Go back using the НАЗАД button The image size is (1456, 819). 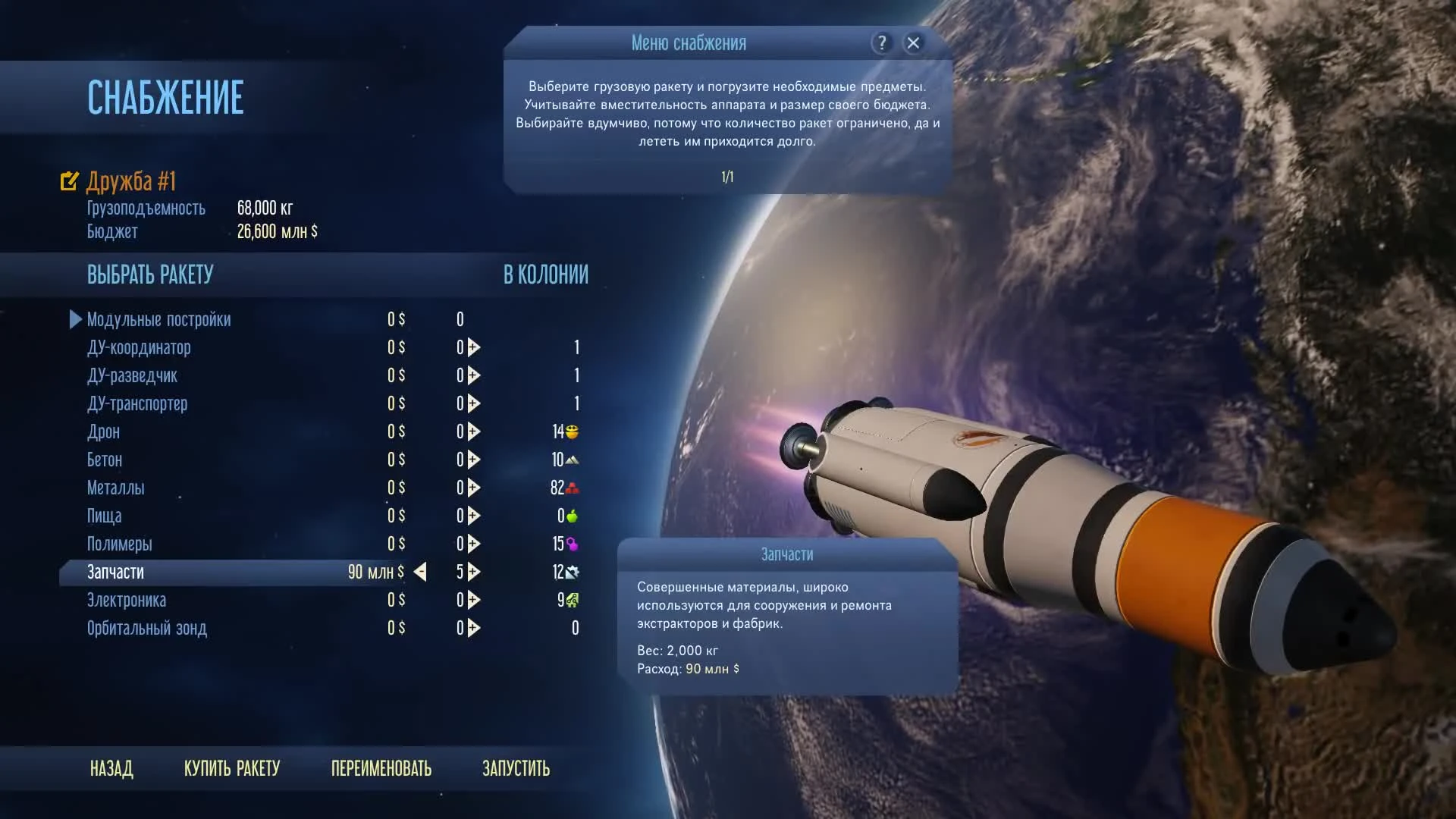pyautogui.click(x=112, y=768)
